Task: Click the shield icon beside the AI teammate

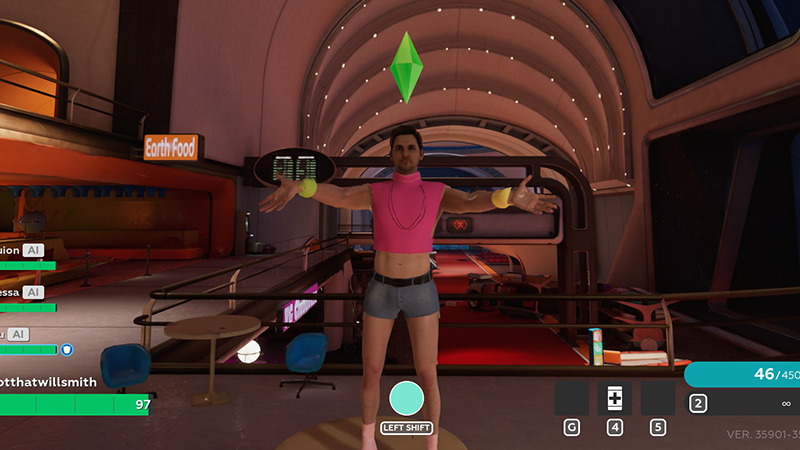Action: coord(67,350)
